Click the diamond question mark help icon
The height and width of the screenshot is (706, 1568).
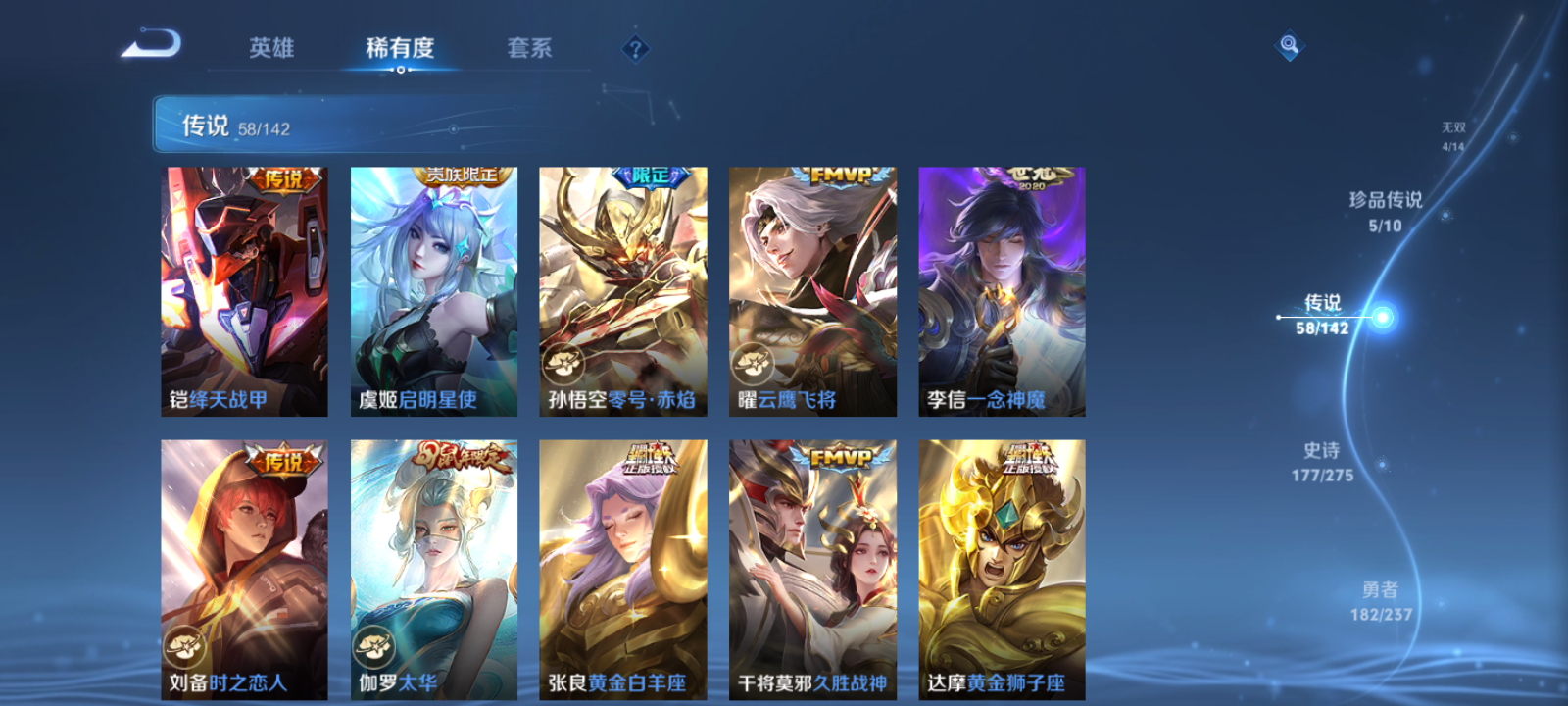click(x=634, y=46)
